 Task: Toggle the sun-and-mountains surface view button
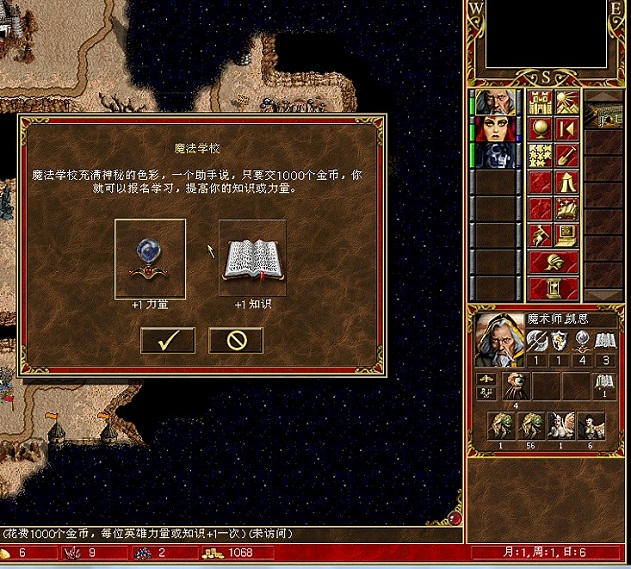click(567, 102)
